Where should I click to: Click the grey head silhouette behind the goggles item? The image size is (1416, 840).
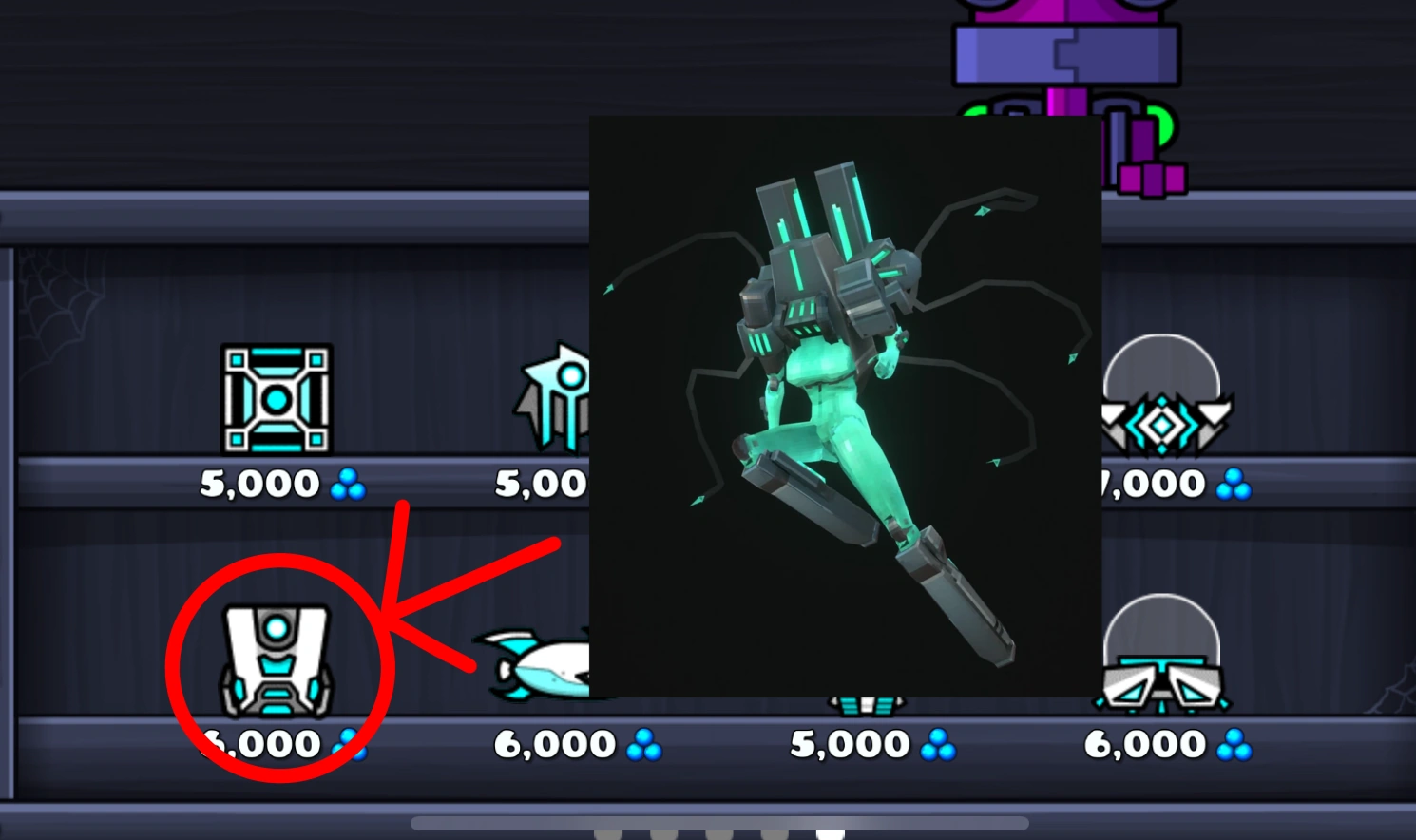click(x=1161, y=637)
